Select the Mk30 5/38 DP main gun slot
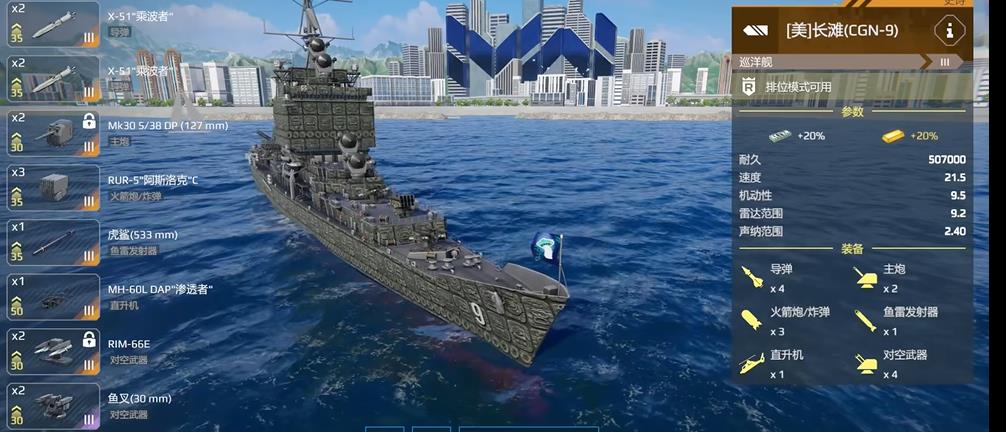This screenshot has width=1006, height=432. coord(52,134)
